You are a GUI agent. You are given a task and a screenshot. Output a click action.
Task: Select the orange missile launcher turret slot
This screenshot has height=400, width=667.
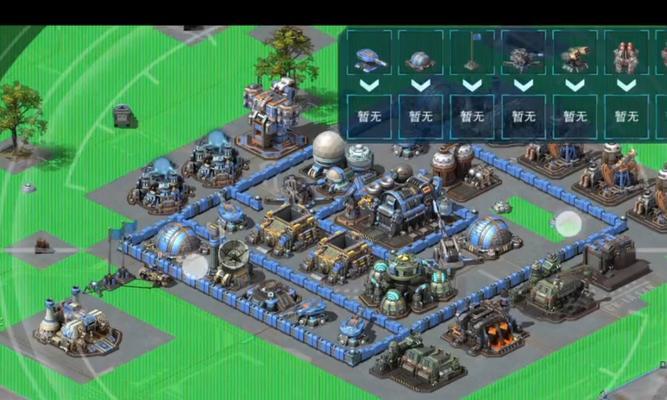pos(574,57)
